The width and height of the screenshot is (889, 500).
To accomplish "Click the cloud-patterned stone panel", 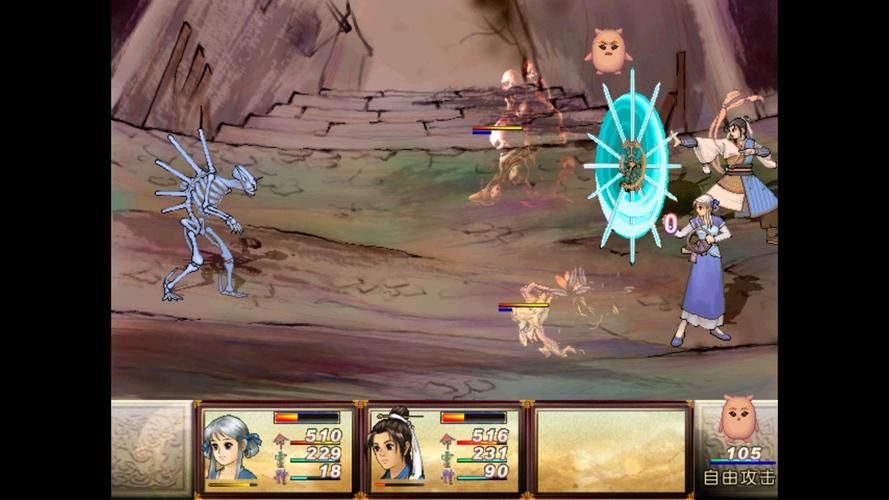I will point(151,450).
